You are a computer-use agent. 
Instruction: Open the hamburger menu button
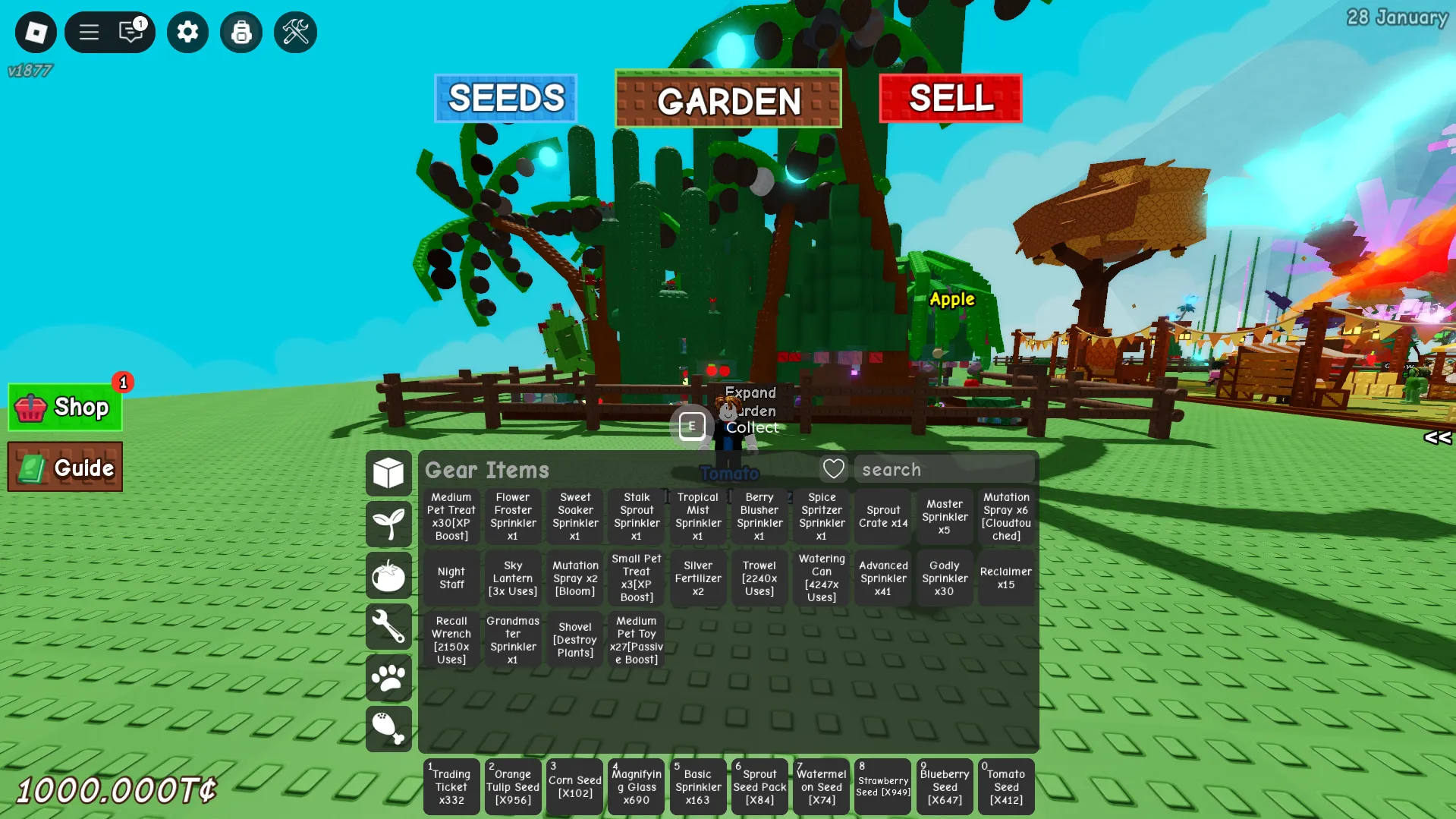click(x=89, y=32)
